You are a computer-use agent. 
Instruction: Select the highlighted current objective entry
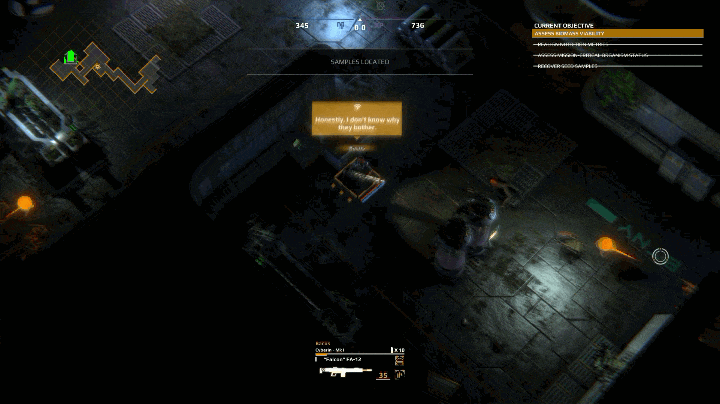618,33
